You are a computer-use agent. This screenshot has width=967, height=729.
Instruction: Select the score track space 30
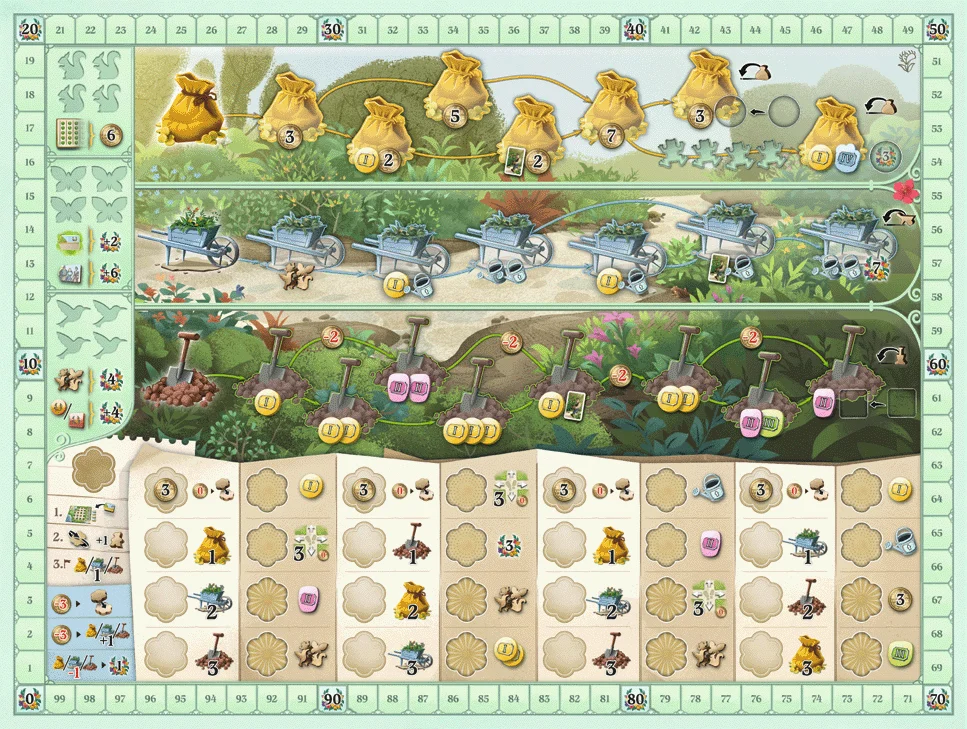[332, 31]
